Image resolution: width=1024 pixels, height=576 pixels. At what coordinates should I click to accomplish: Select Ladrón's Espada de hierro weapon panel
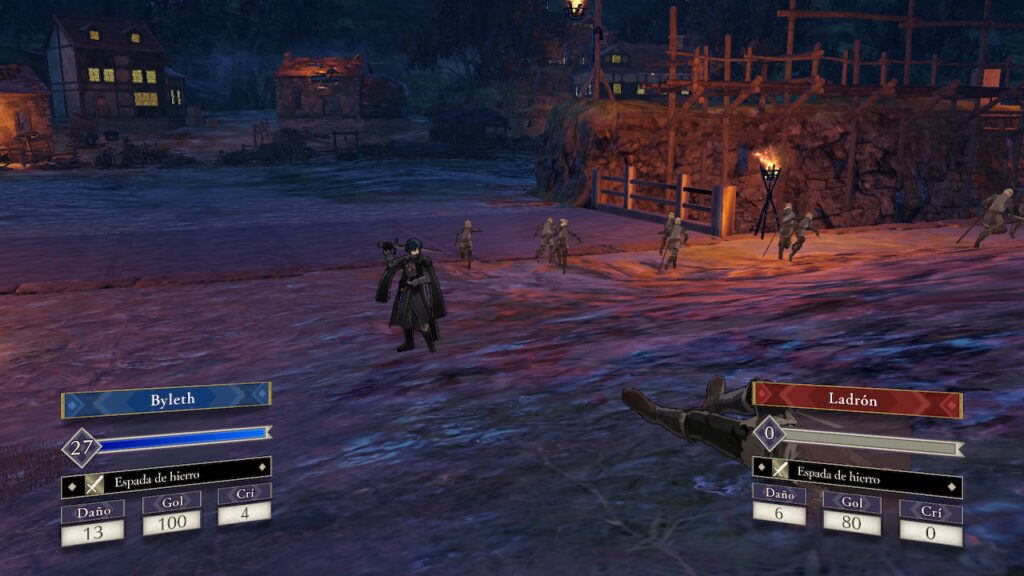click(857, 470)
